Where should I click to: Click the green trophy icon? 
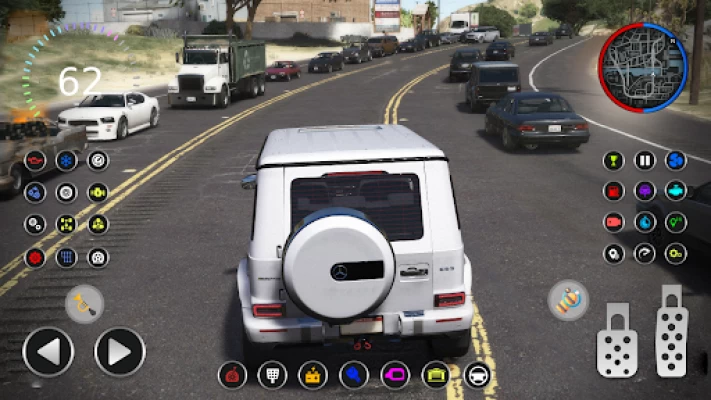coord(613,160)
